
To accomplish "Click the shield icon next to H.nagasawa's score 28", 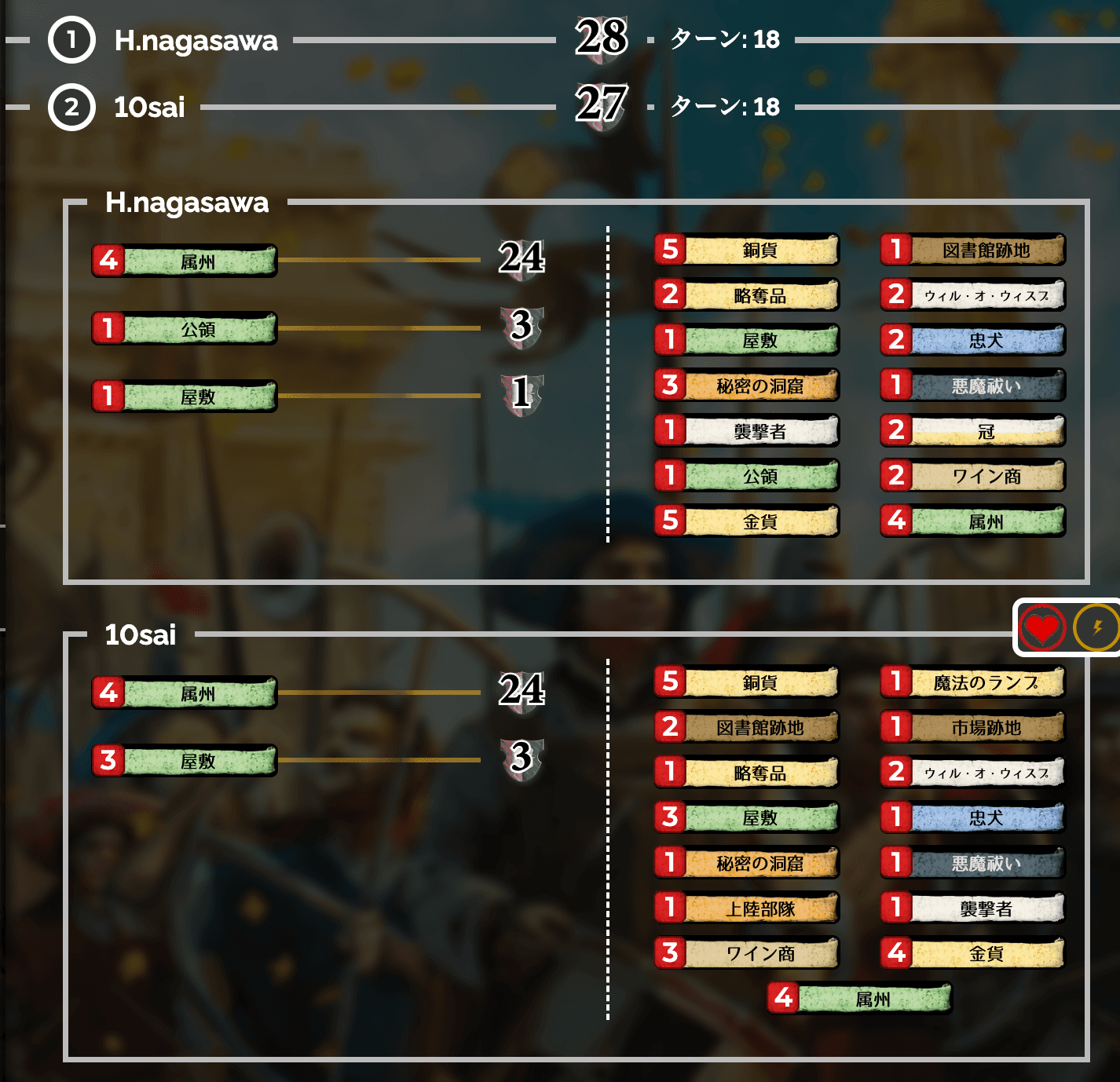I will pyautogui.click(x=602, y=41).
